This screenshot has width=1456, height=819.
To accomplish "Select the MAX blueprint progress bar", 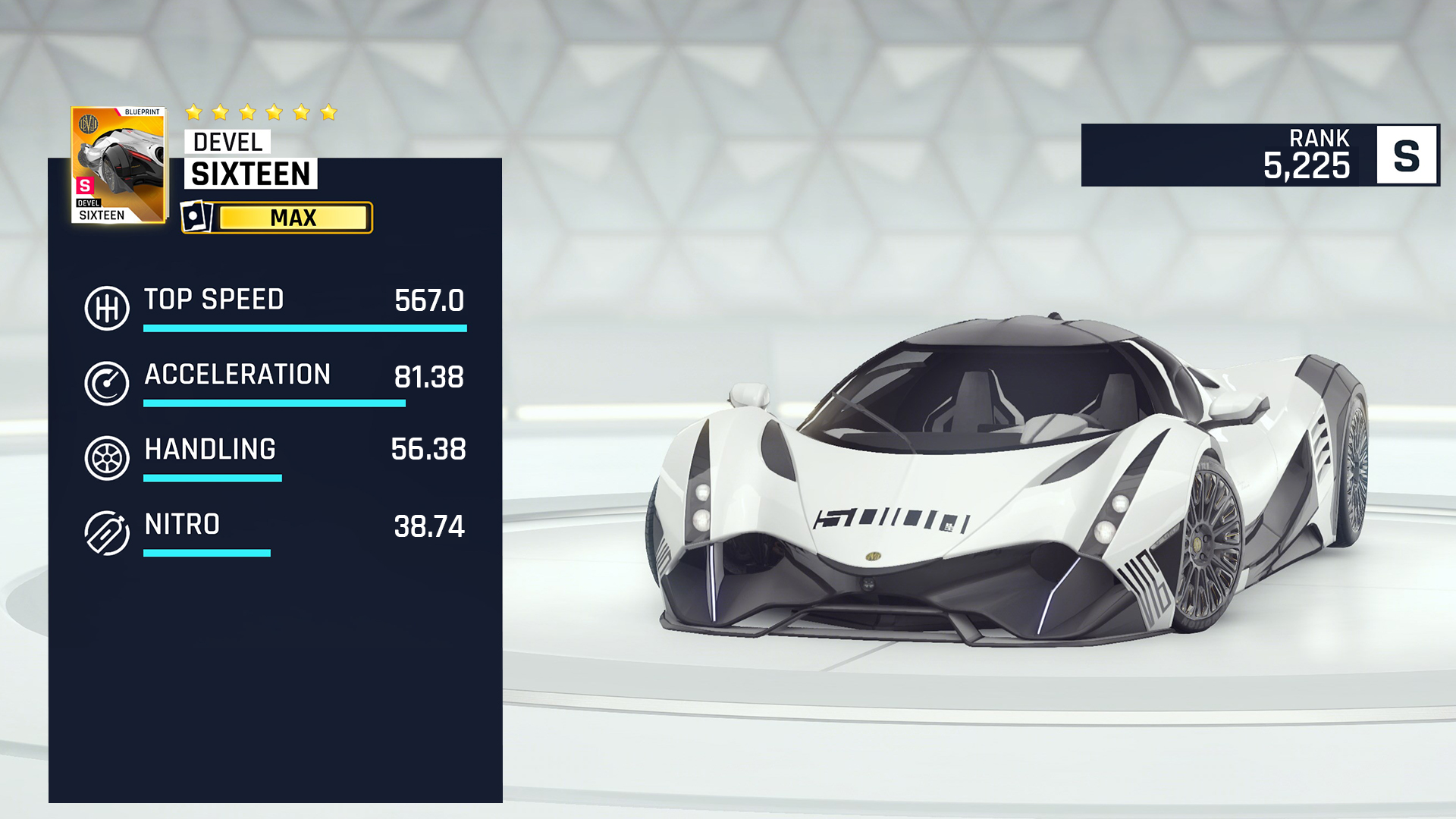I will [293, 218].
